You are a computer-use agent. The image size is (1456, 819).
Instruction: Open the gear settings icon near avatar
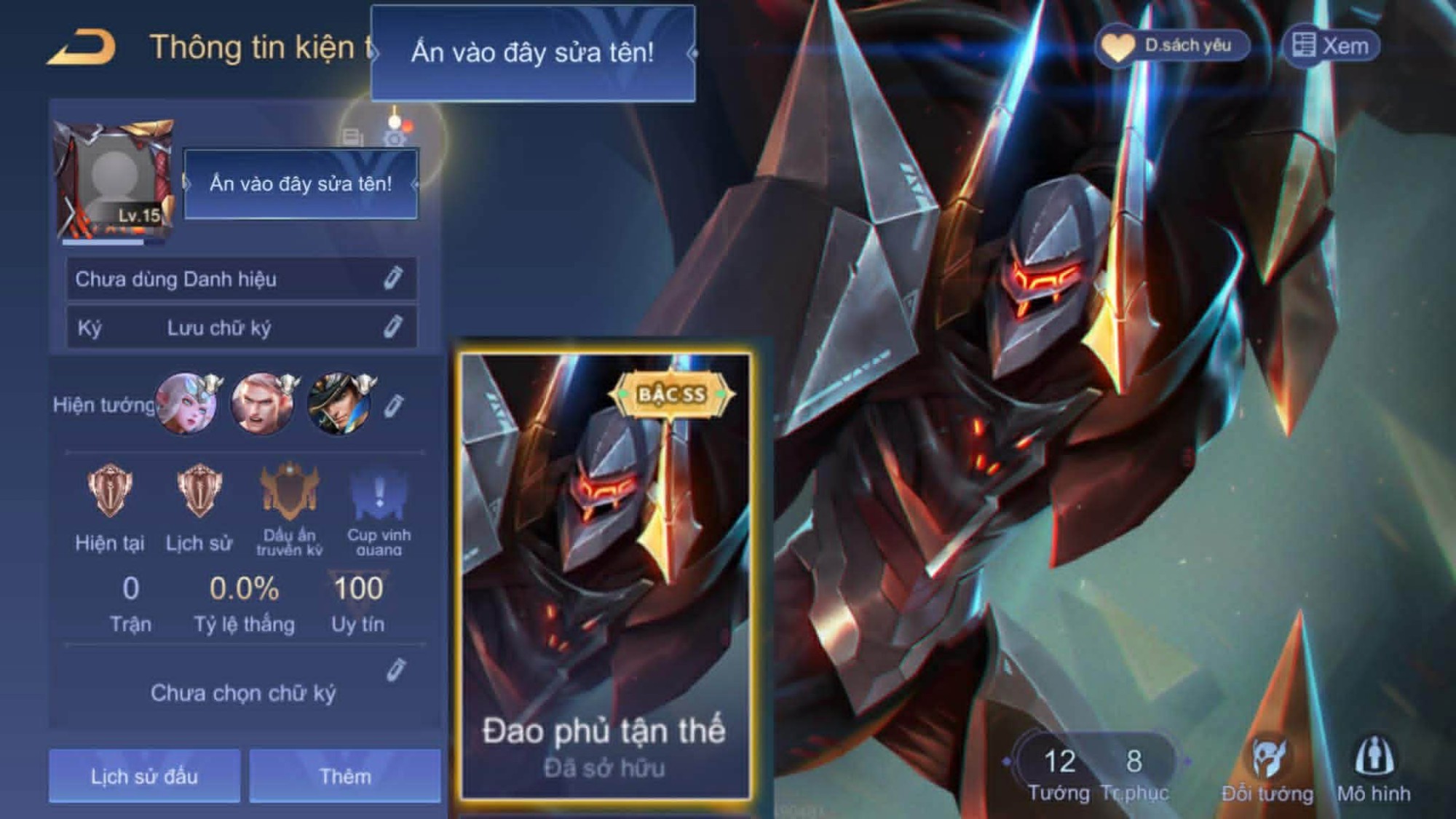pyautogui.click(x=395, y=138)
